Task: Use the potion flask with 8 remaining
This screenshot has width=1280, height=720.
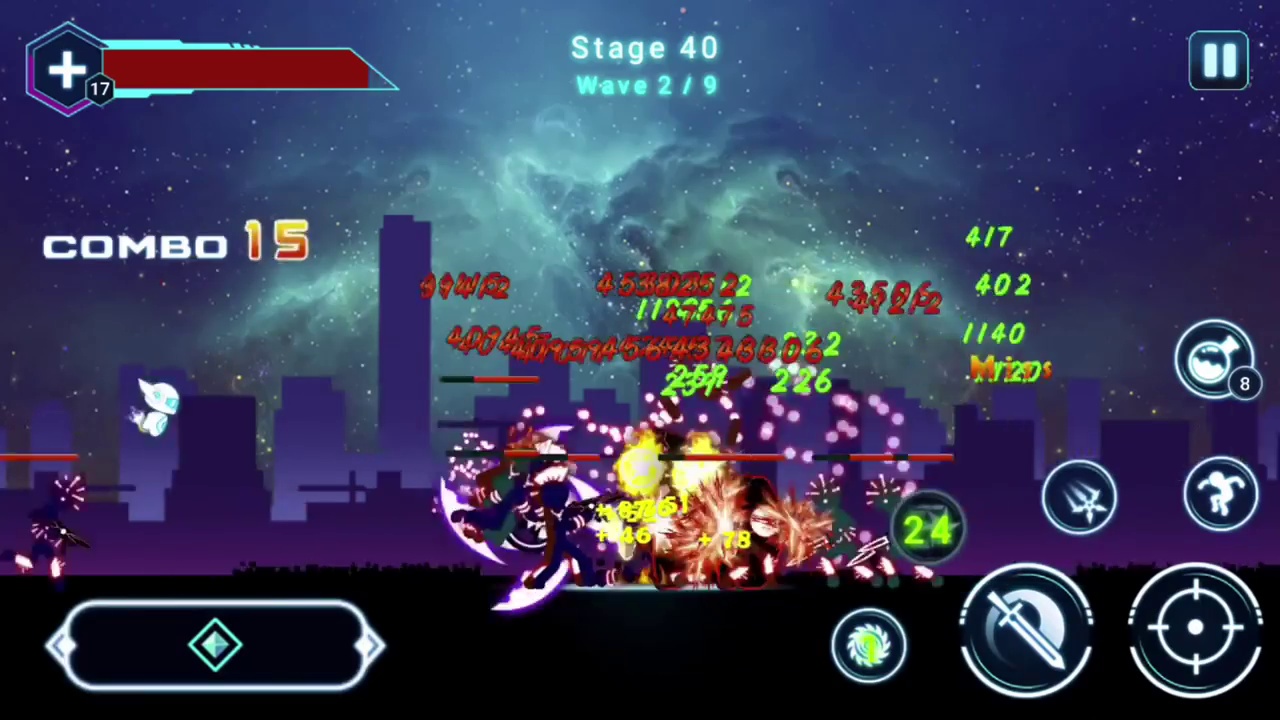Action: click(x=1213, y=359)
